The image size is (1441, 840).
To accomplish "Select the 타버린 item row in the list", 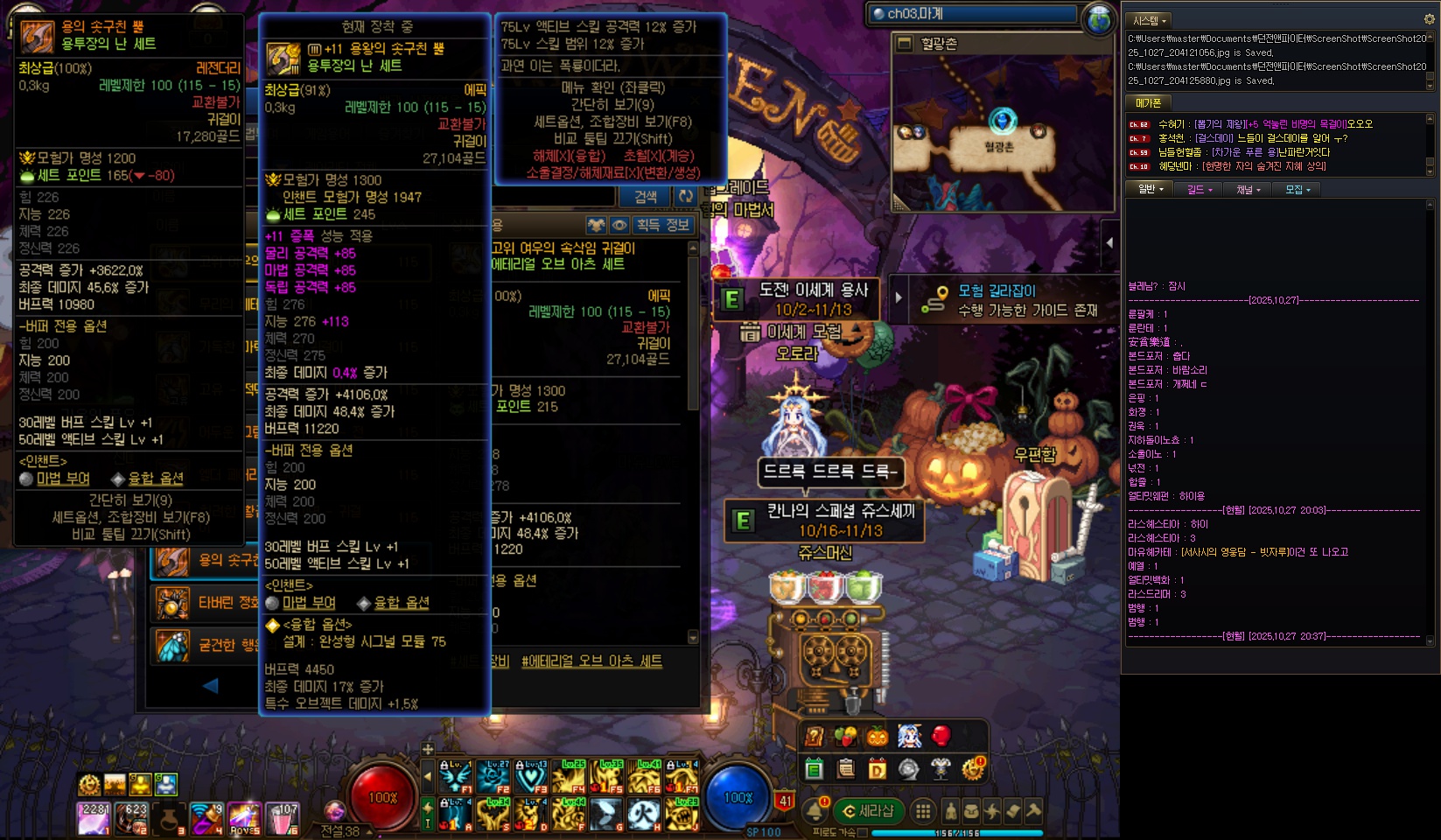I will pos(206,603).
